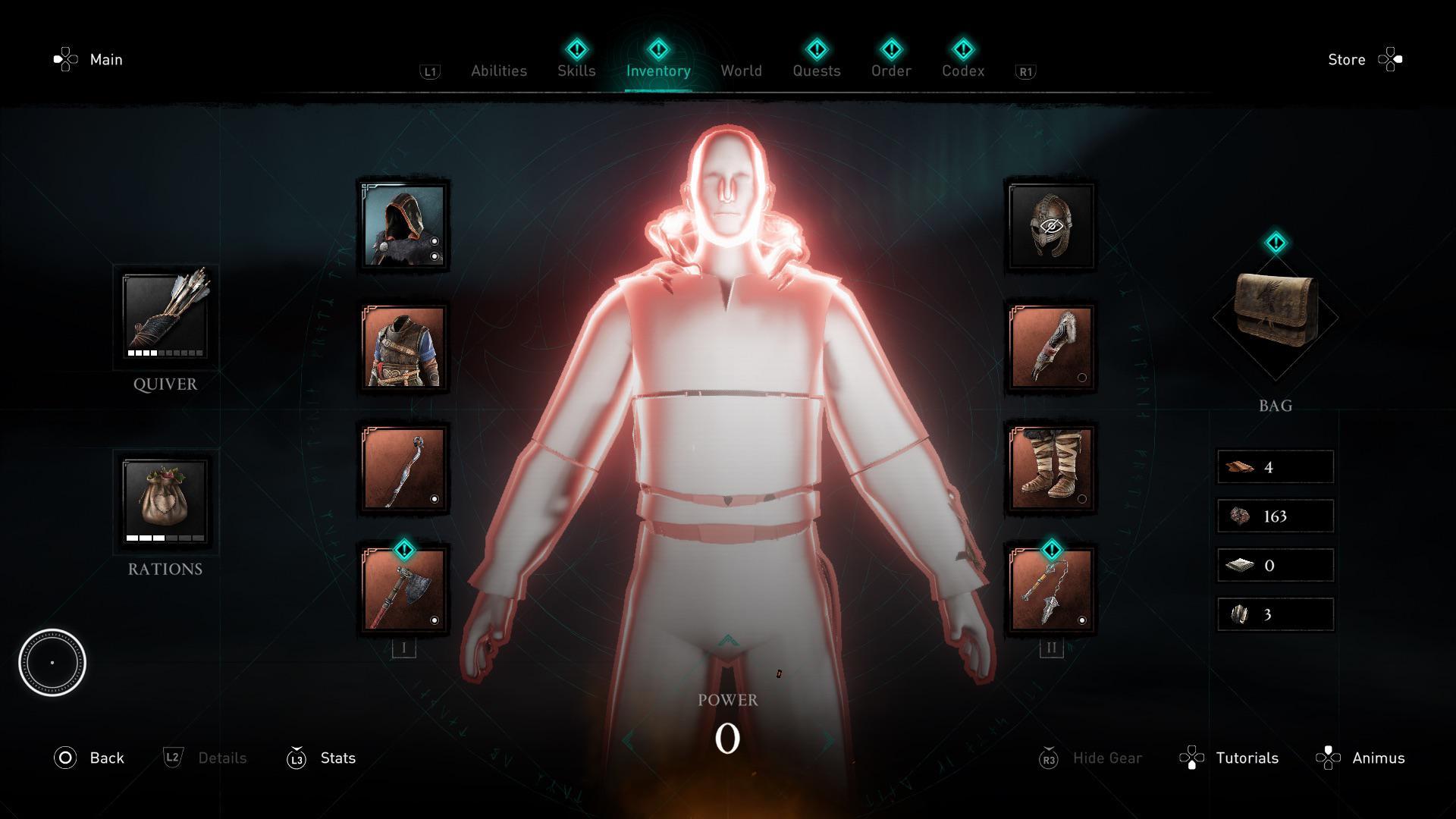
Task: Open the Order tab
Action: pos(891,71)
